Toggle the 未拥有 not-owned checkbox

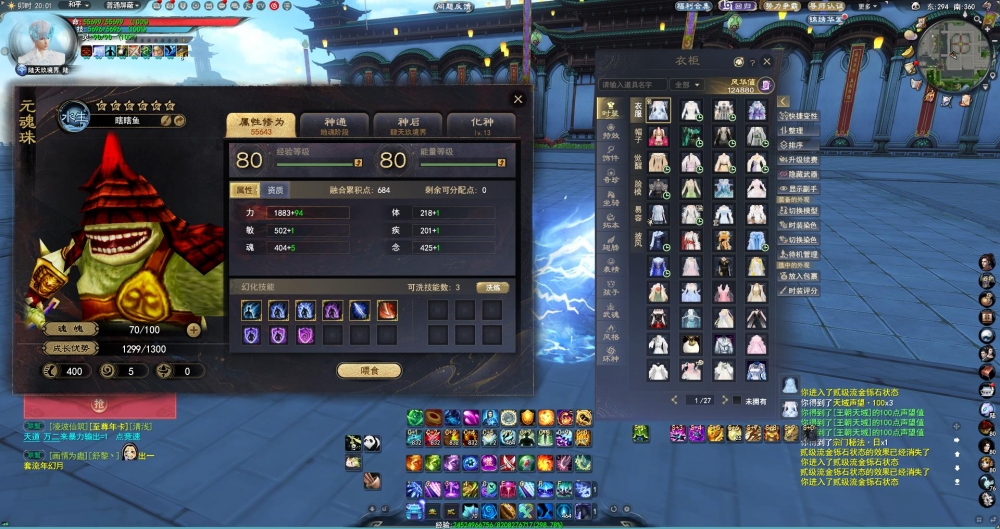pyautogui.click(x=737, y=401)
